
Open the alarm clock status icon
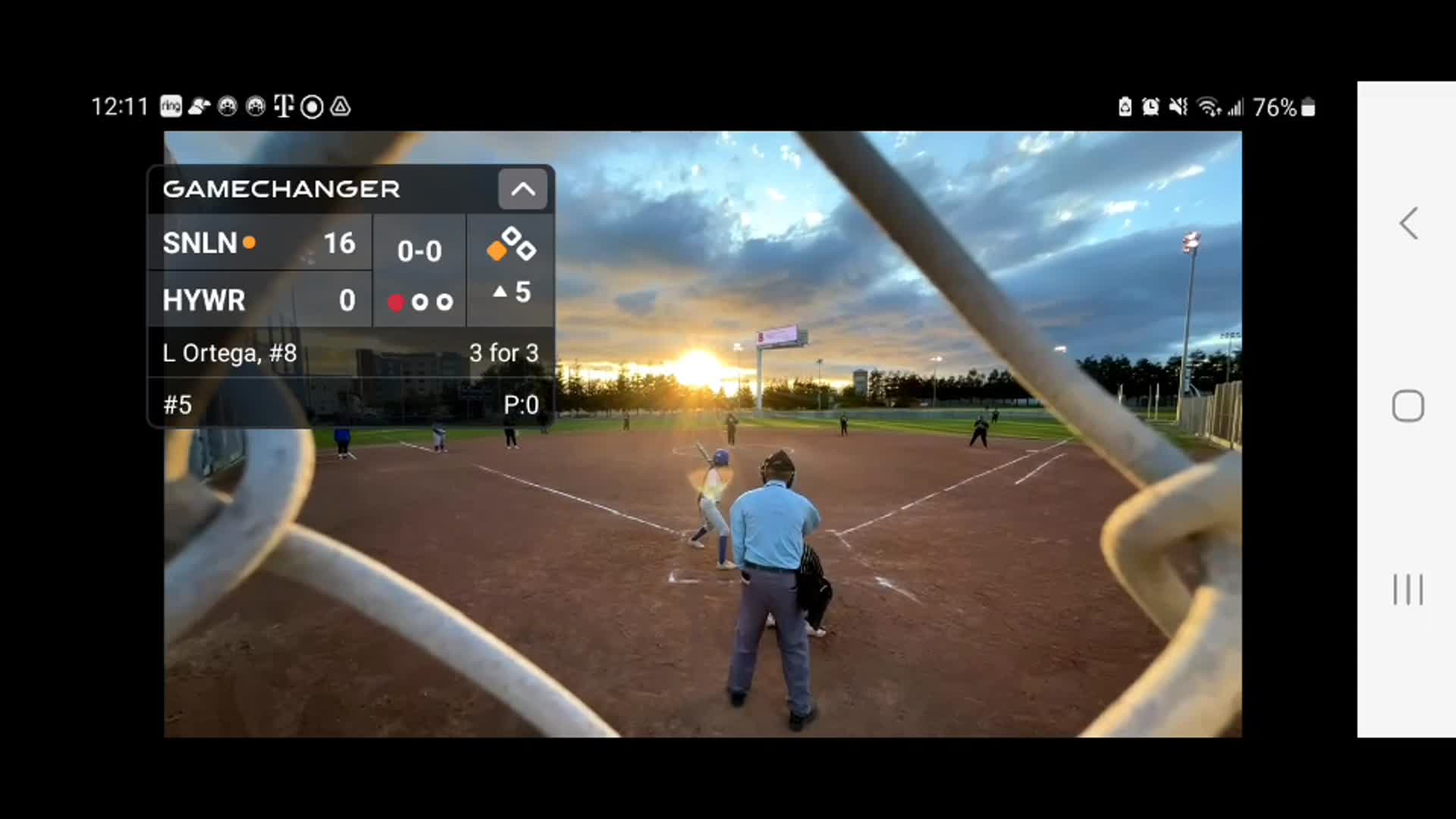[x=1150, y=107]
